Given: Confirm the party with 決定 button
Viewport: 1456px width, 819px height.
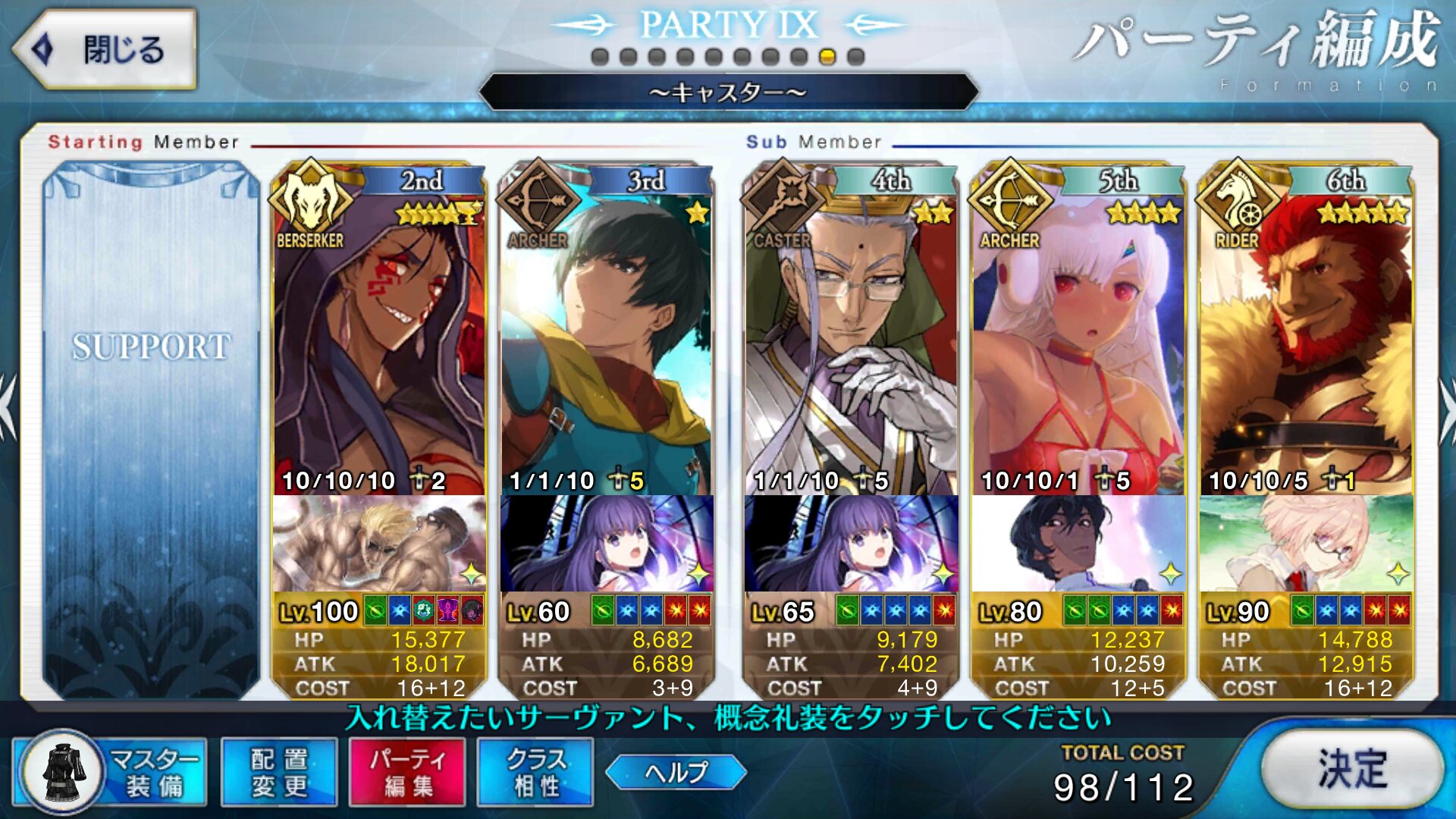Looking at the screenshot, I should point(1352,769).
